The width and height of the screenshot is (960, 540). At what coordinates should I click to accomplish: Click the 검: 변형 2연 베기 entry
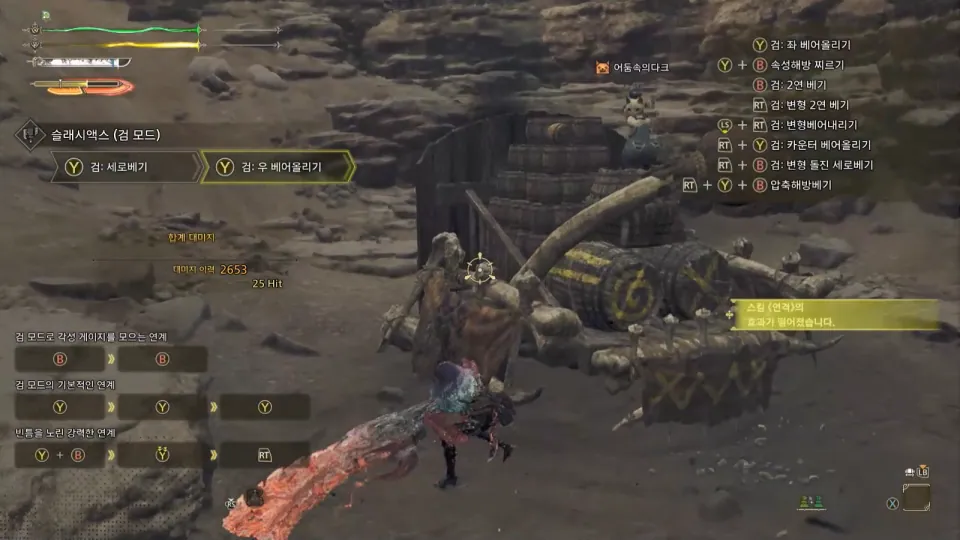coord(809,105)
